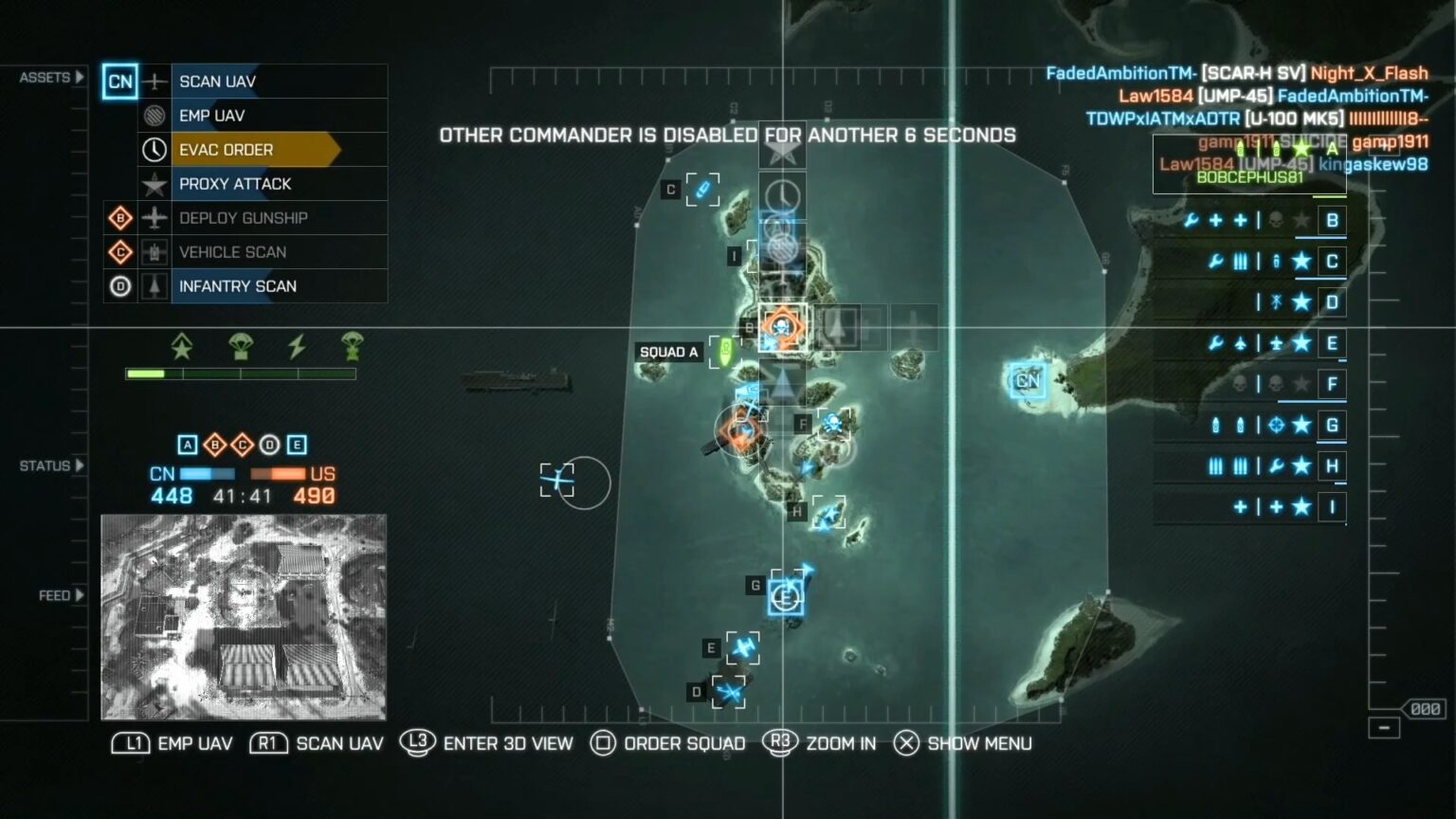This screenshot has height=819, width=1456.
Task: Click the Vehicle Scan diamond icon
Action: (x=120, y=252)
